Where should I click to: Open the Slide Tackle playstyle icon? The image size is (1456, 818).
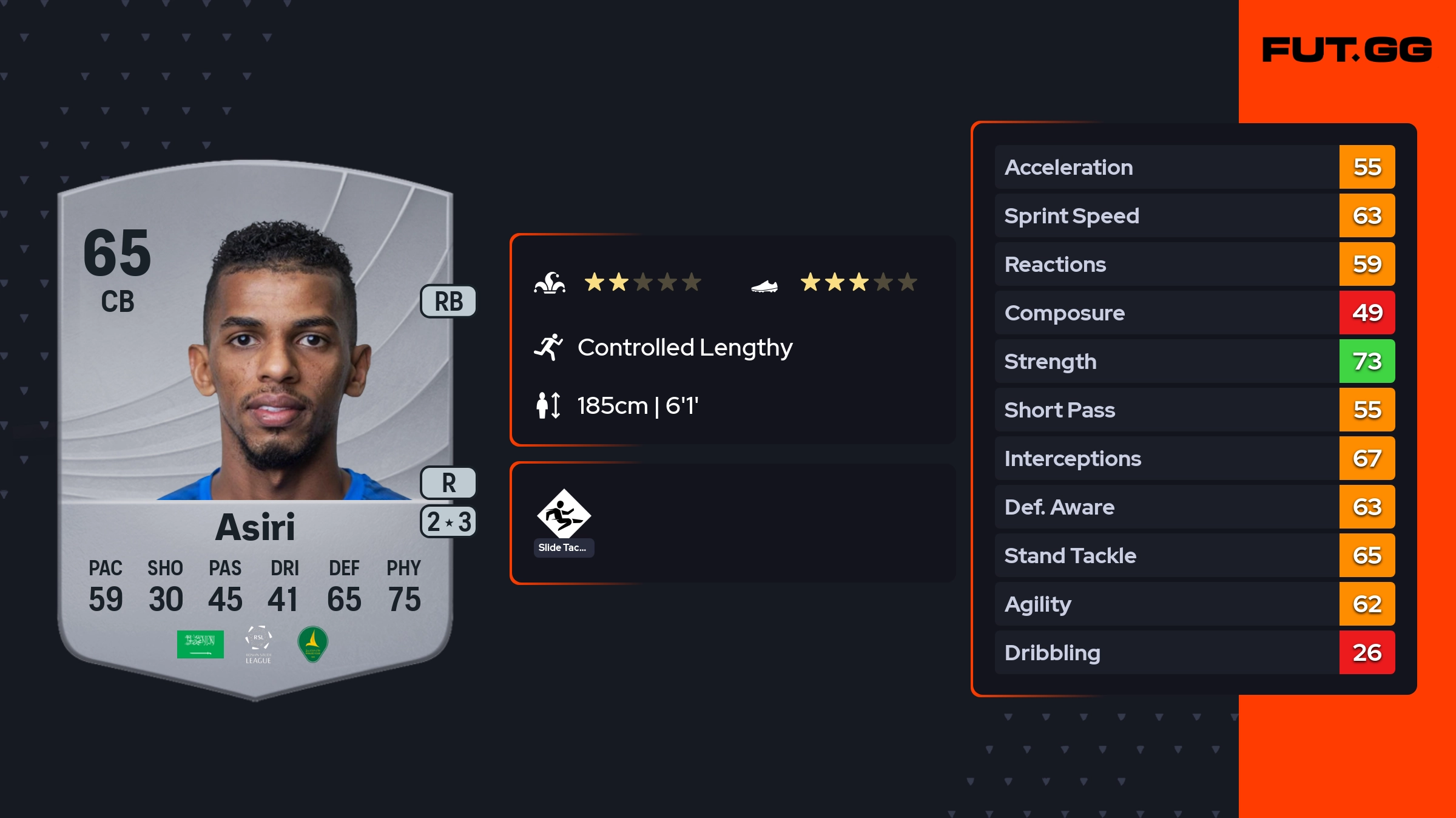[x=564, y=515]
